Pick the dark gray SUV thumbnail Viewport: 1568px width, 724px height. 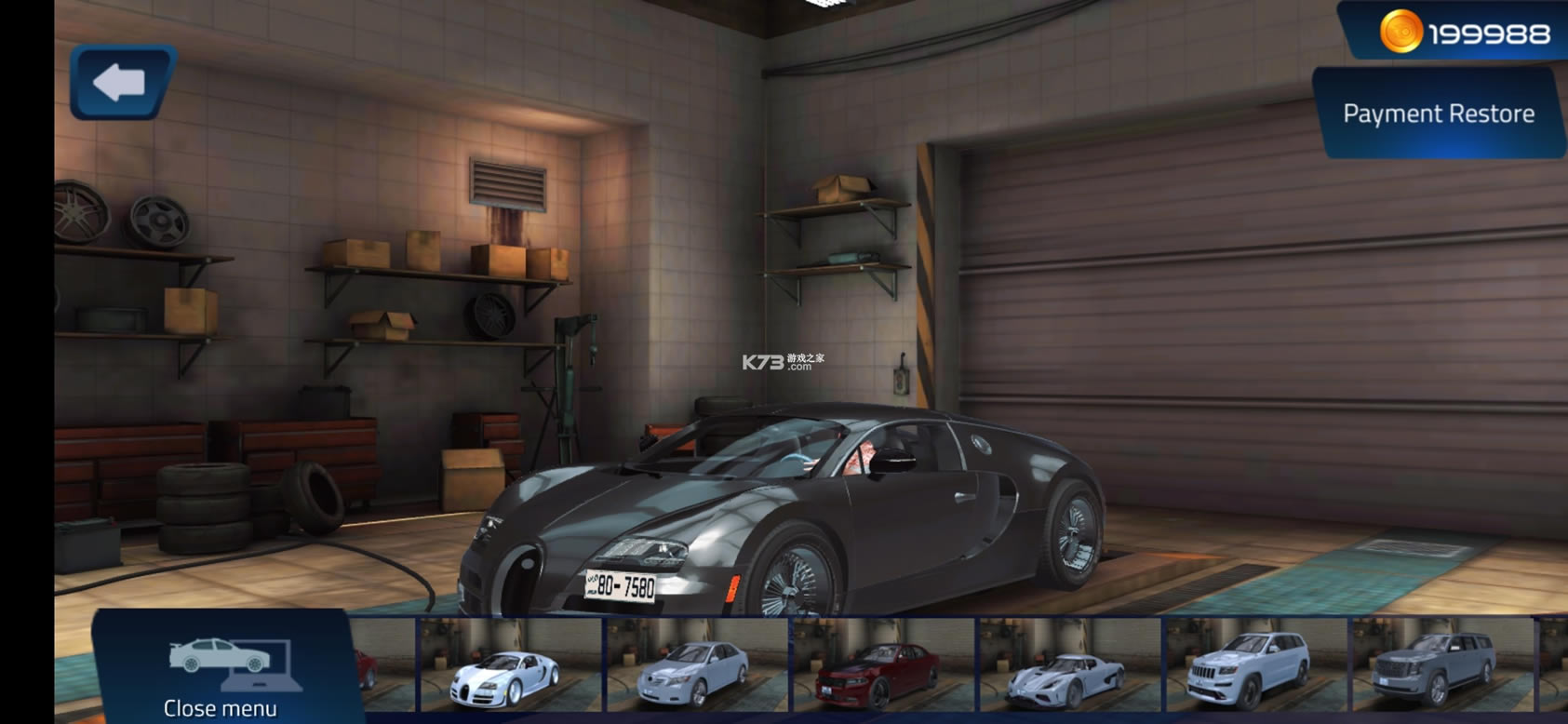pyautogui.click(x=1441, y=665)
